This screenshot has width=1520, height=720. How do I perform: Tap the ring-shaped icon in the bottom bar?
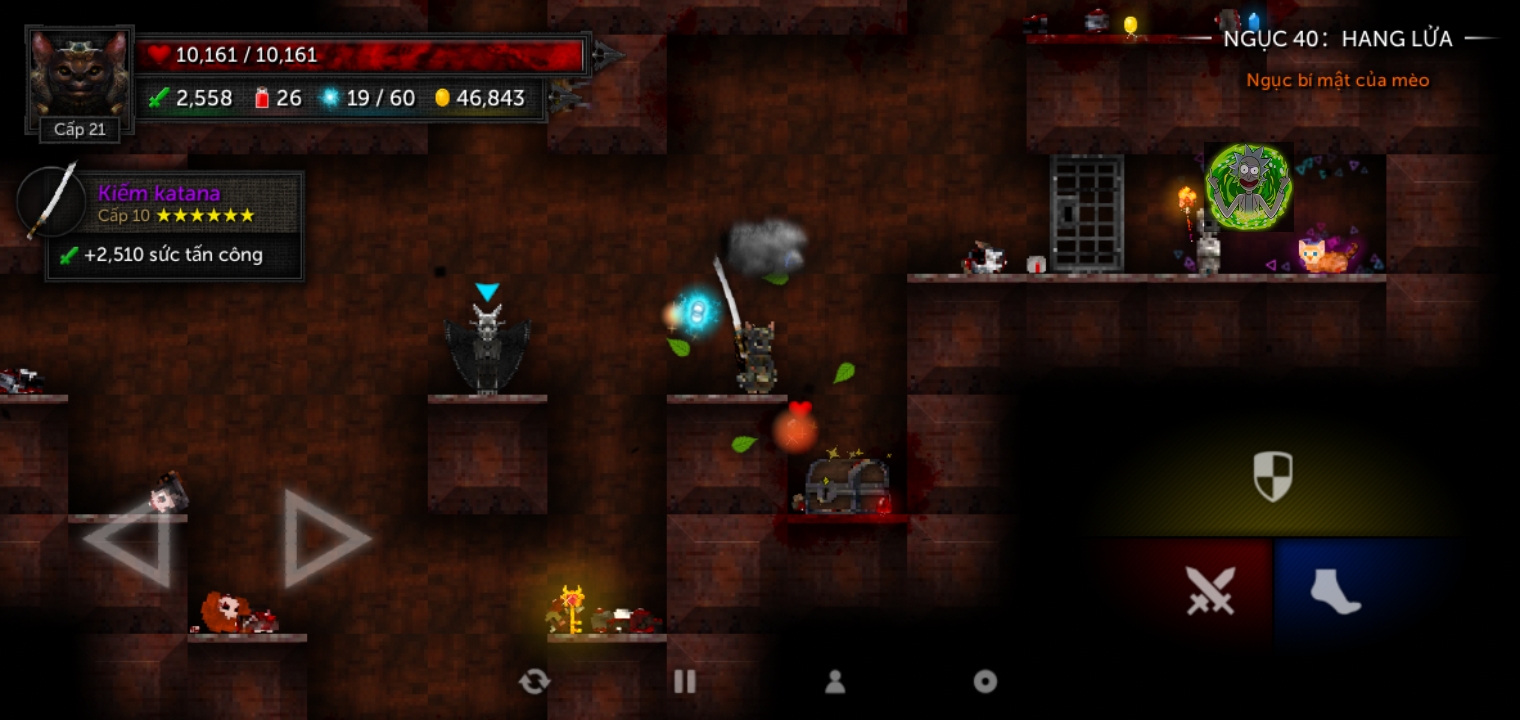985,682
